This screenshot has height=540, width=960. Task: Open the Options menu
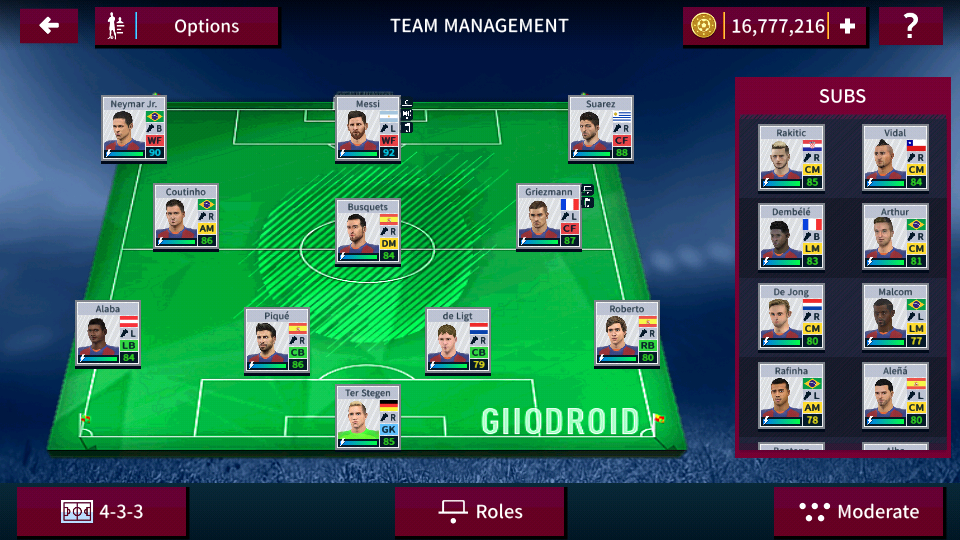(x=187, y=26)
